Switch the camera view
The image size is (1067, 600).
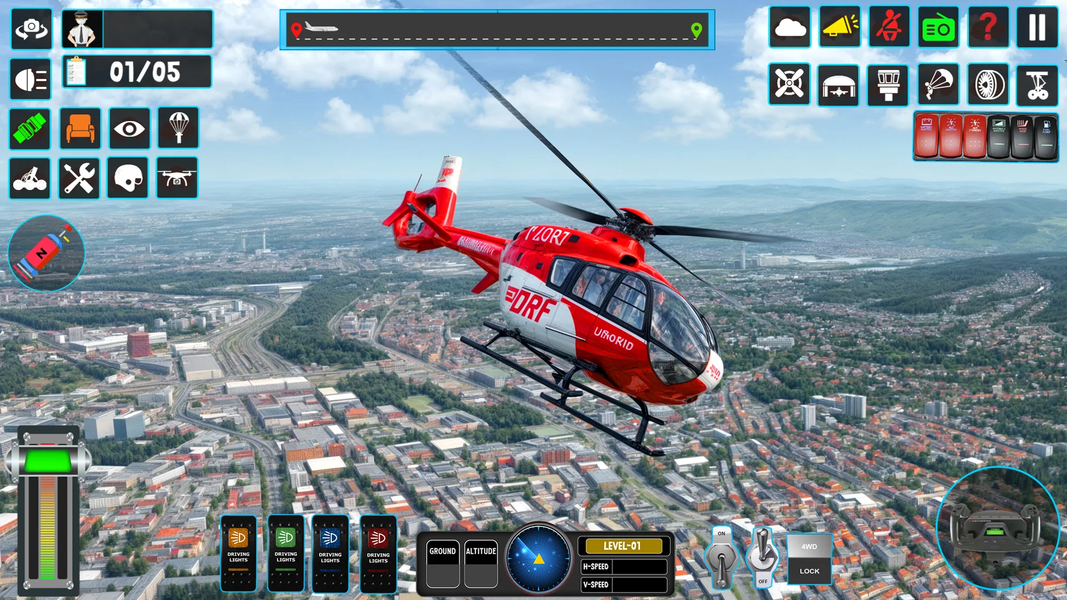(x=31, y=29)
